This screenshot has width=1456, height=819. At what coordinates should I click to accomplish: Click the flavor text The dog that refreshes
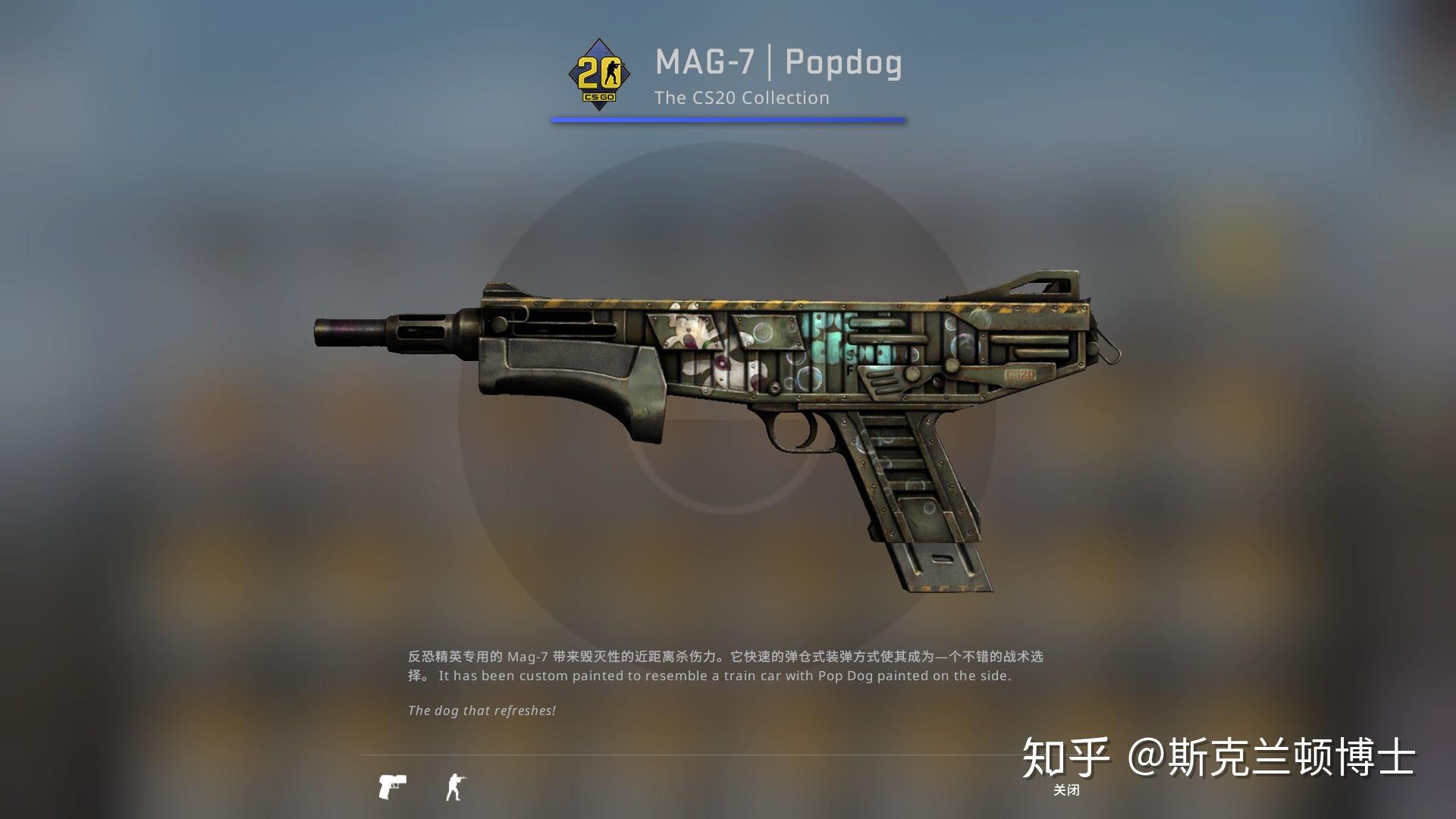tap(482, 711)
